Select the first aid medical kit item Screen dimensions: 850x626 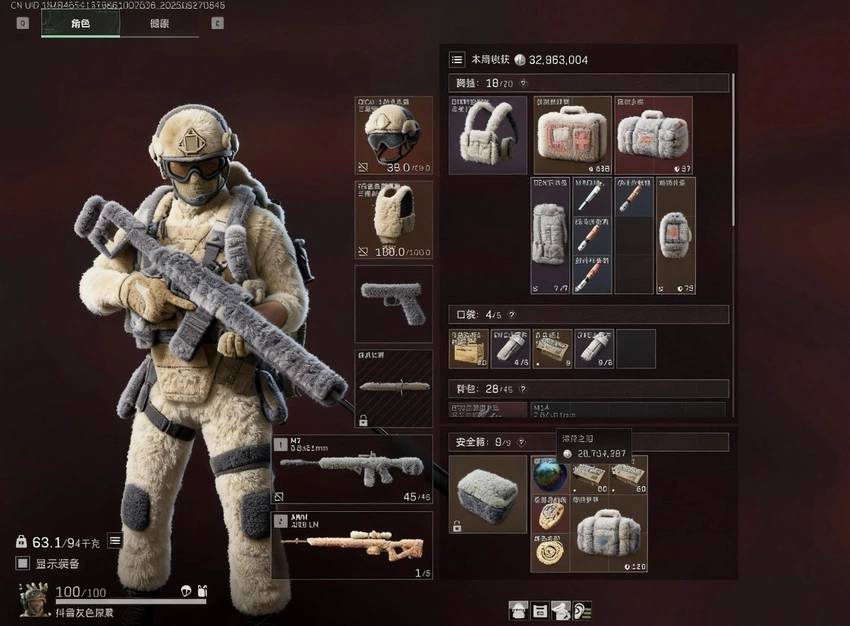pyautogui.click(x=572, y=135)
